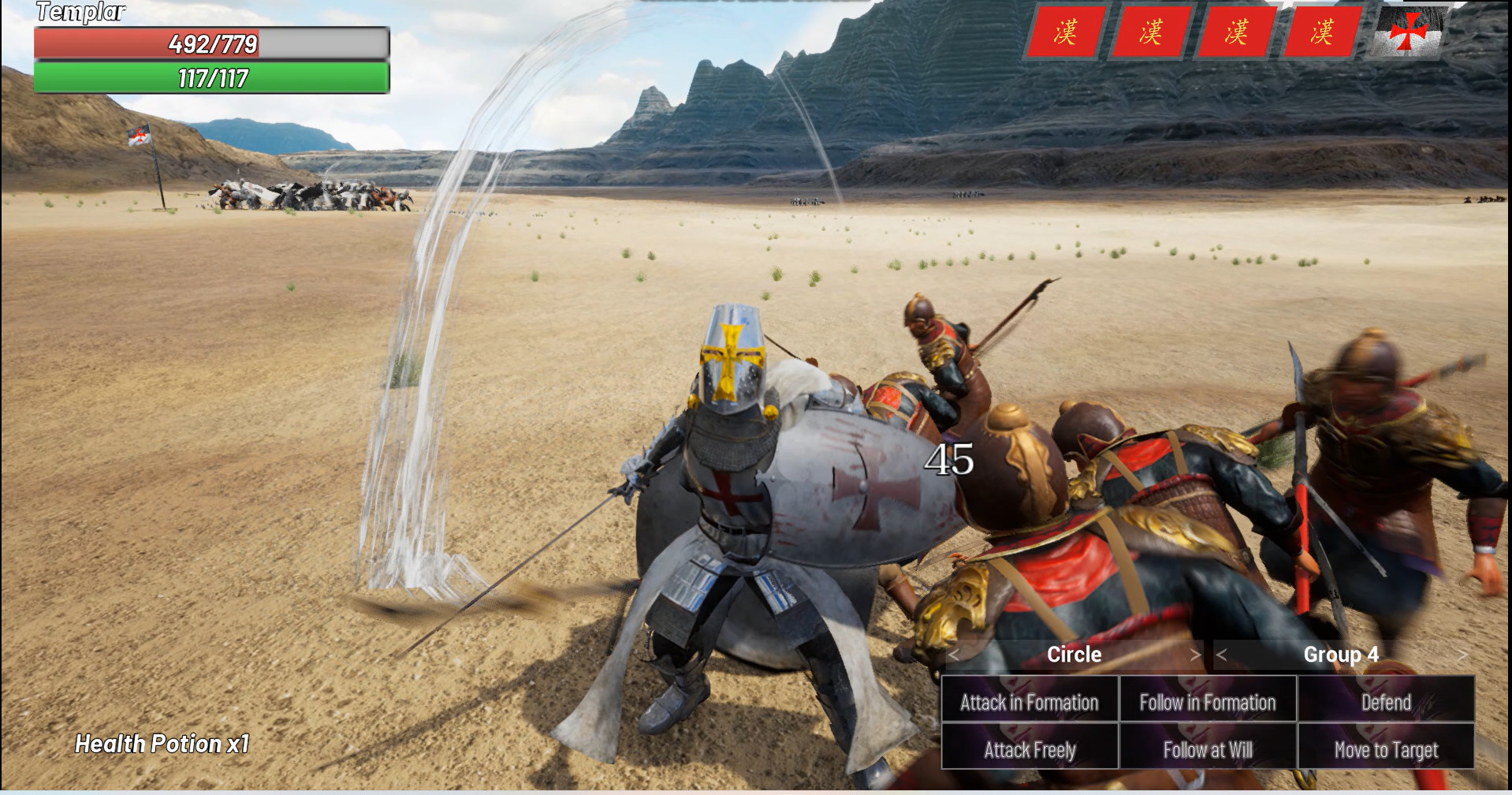This screenshot has height=795, width=1512.
Task: Set the group to Defend
Action: (x=1386, y=701)
